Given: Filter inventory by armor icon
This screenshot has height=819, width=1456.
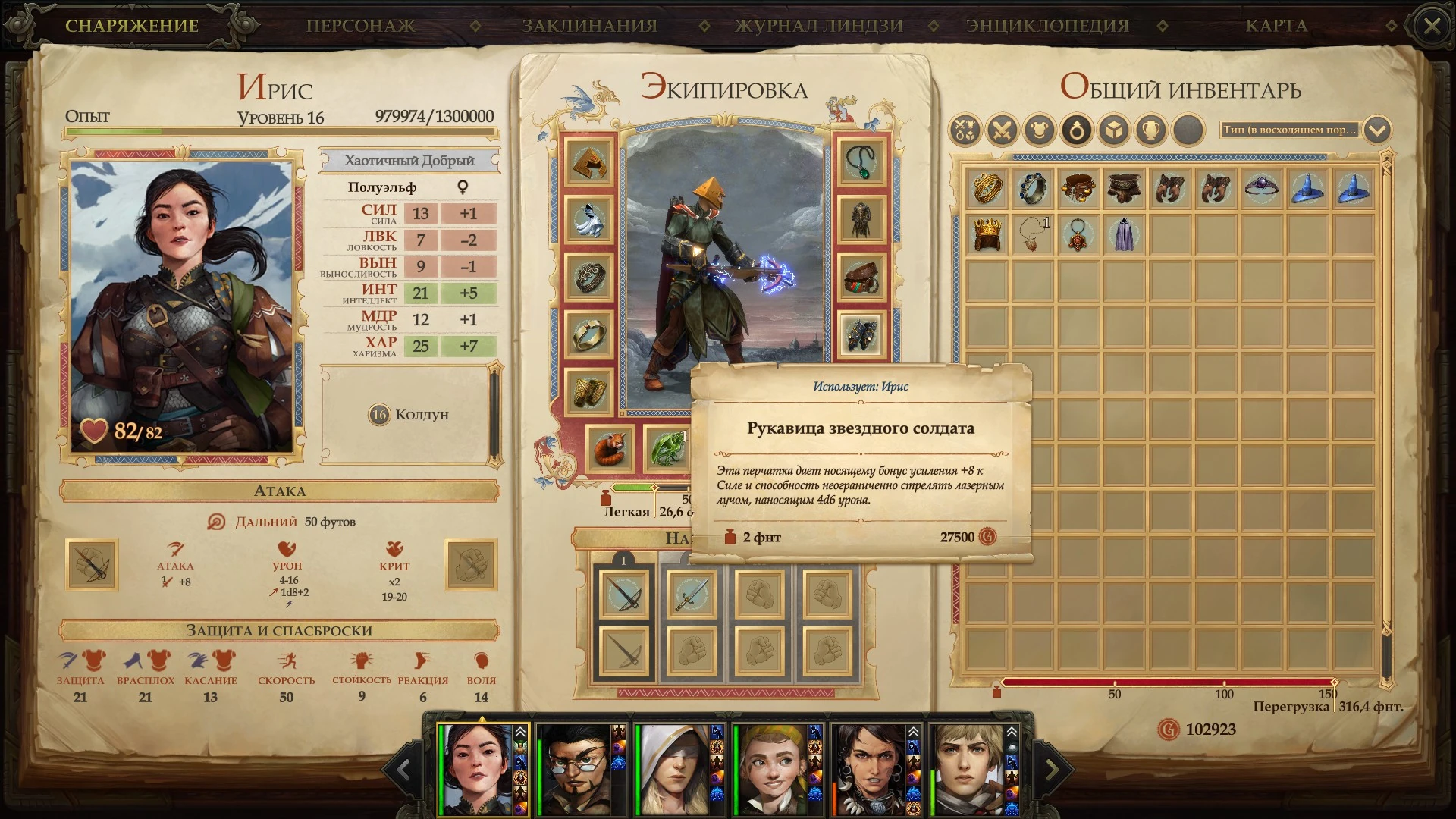Looking at the screenshot, I should (x=1039, y=130).
